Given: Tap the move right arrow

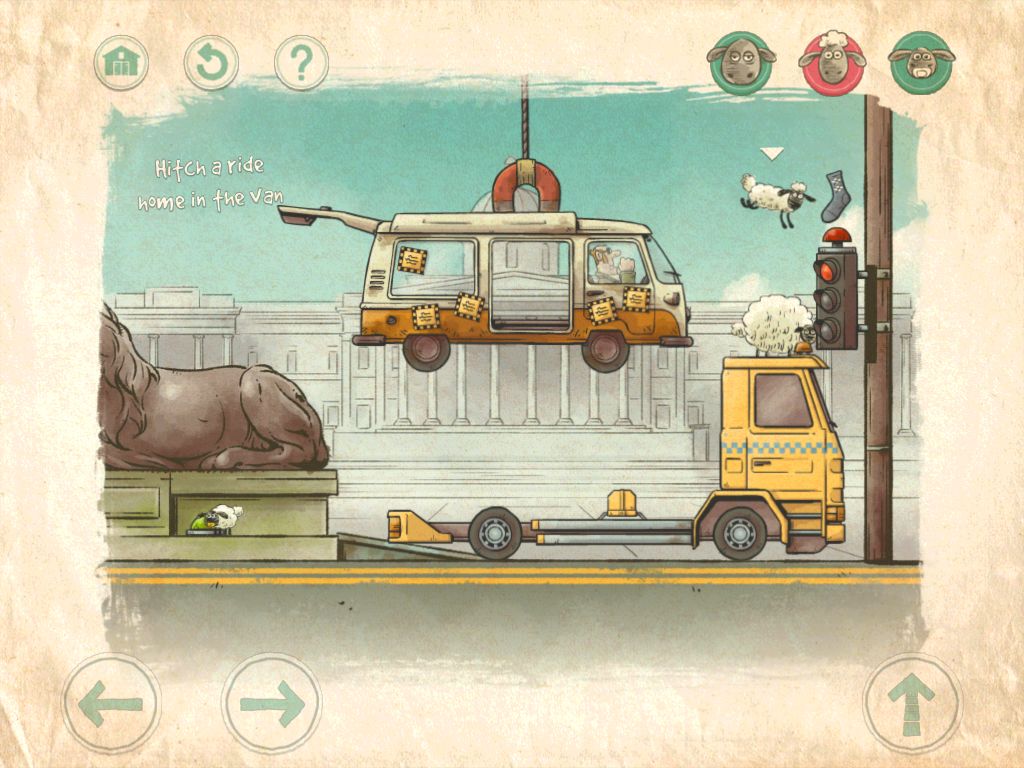Looking at the screenshot, I should click(271, 703).
